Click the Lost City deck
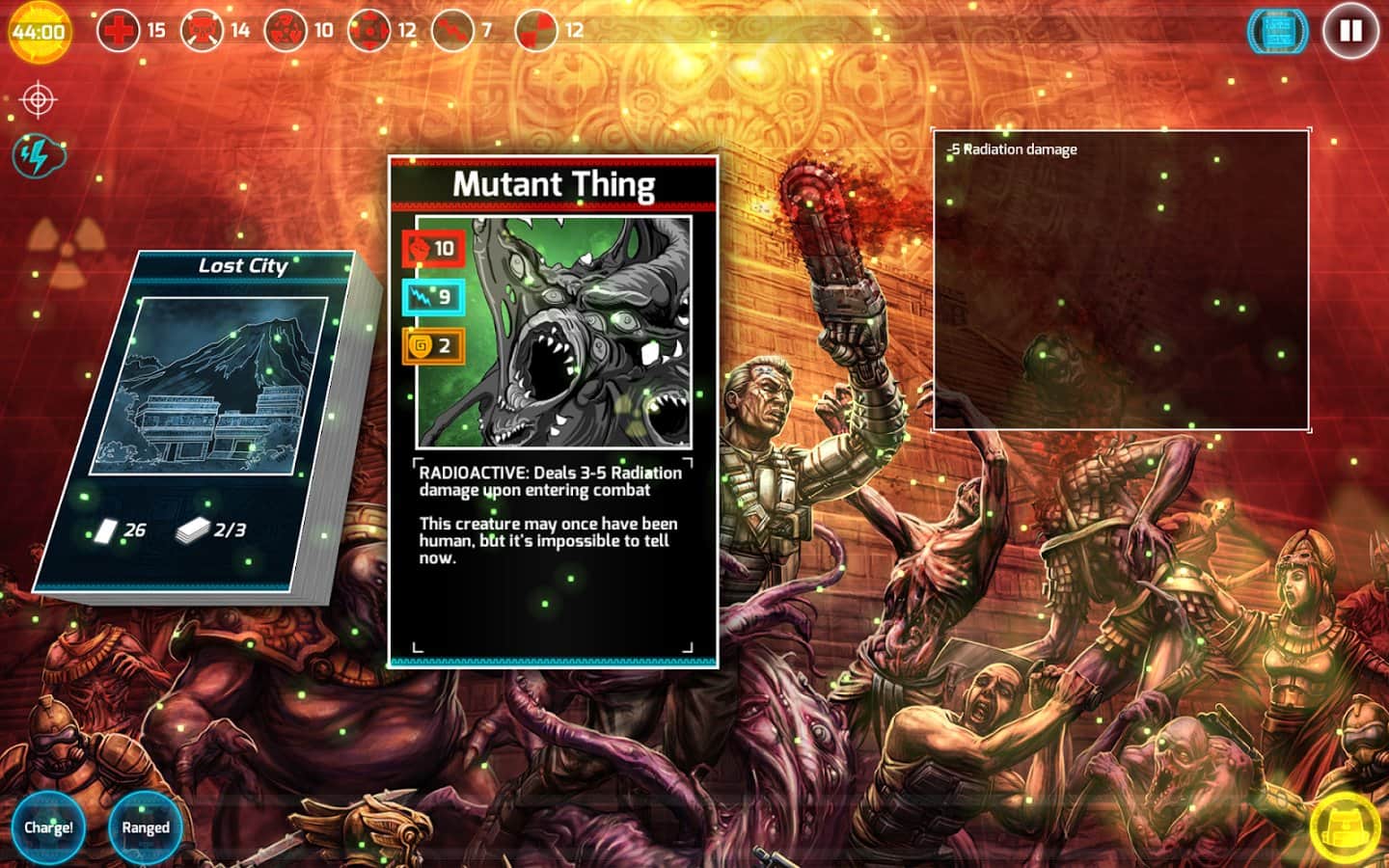 click(x=207, y=424)
